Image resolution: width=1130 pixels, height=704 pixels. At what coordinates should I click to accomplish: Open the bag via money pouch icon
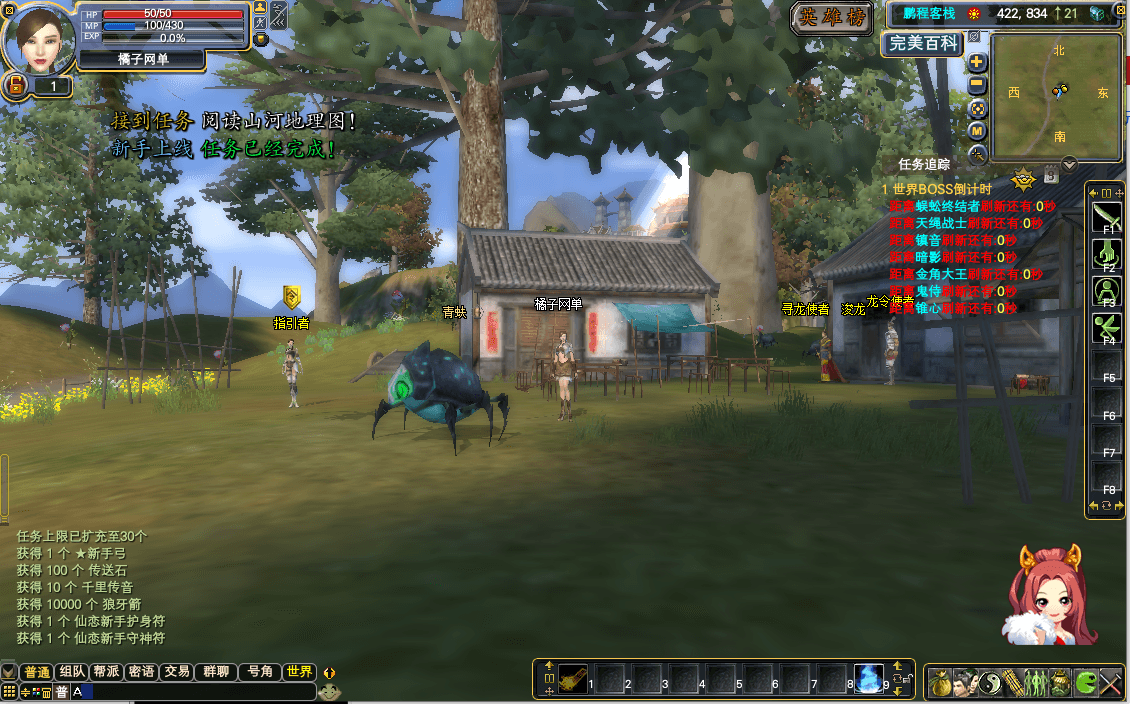(x=940, y=683)
